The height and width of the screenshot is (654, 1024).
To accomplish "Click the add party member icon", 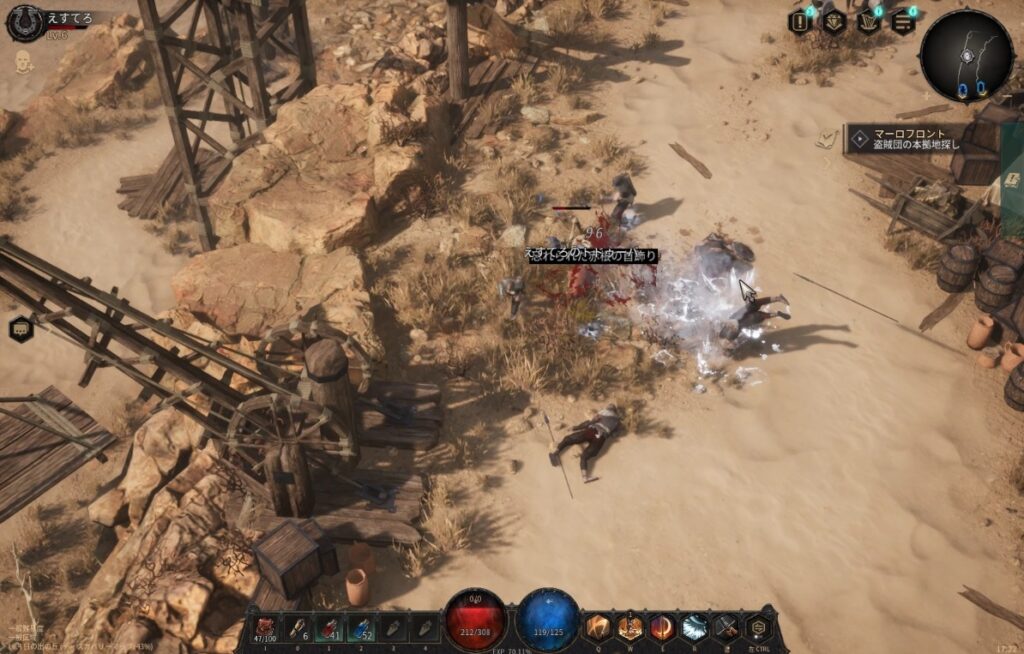I will point(22,62).
